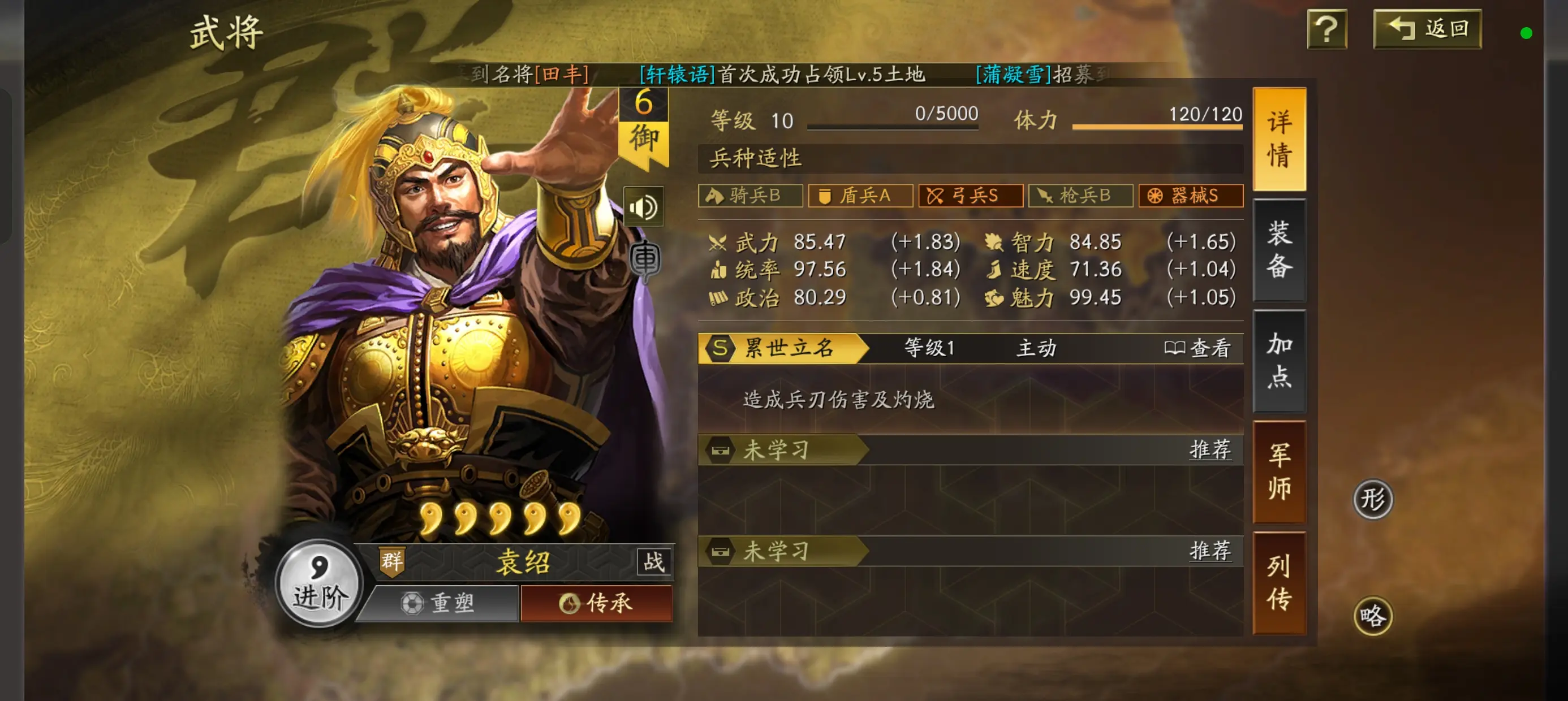Click the 体力 stamina bar
The height and width of the screenshot is (701, 1568).
[x=1157, y=128]
